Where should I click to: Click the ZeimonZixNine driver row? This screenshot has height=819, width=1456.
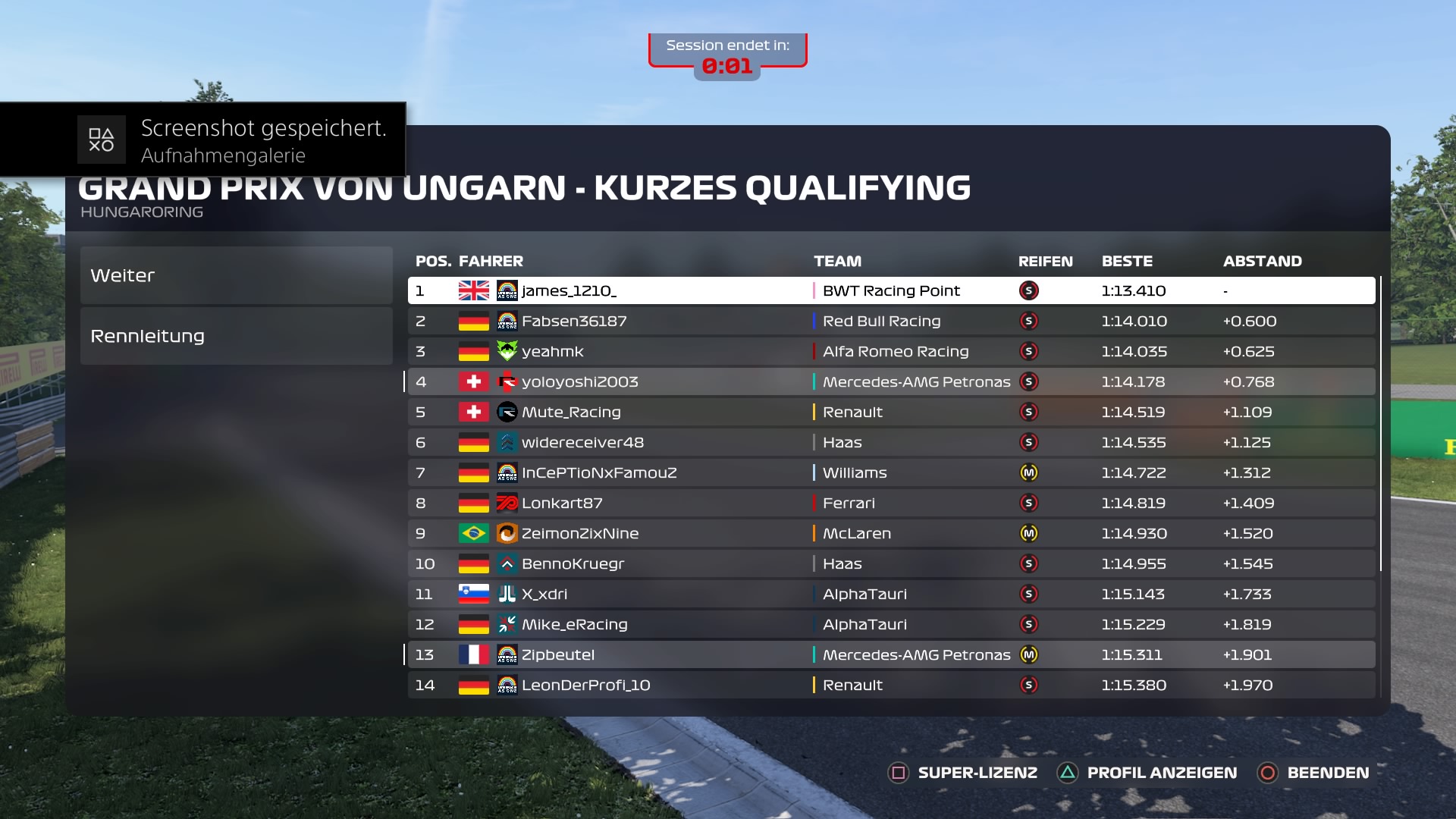pyautogui.click(x=891, y=533)
